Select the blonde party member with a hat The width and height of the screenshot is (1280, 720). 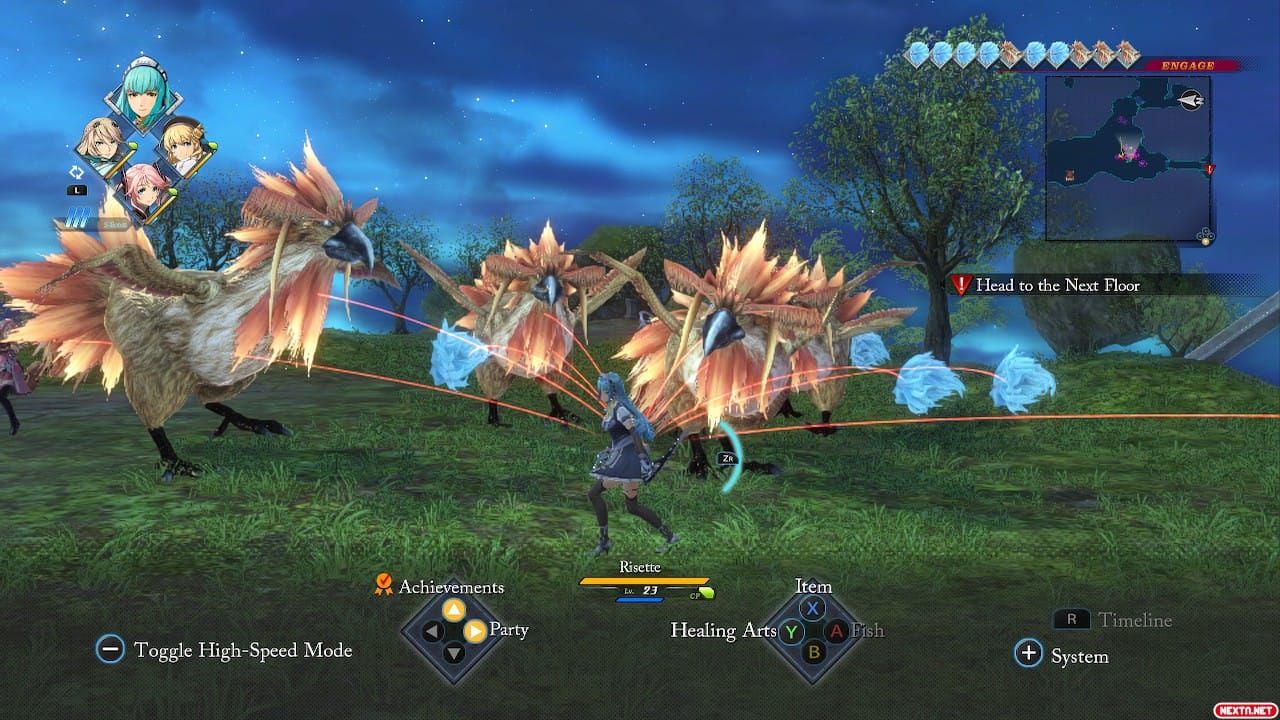(x=185, y=144)
